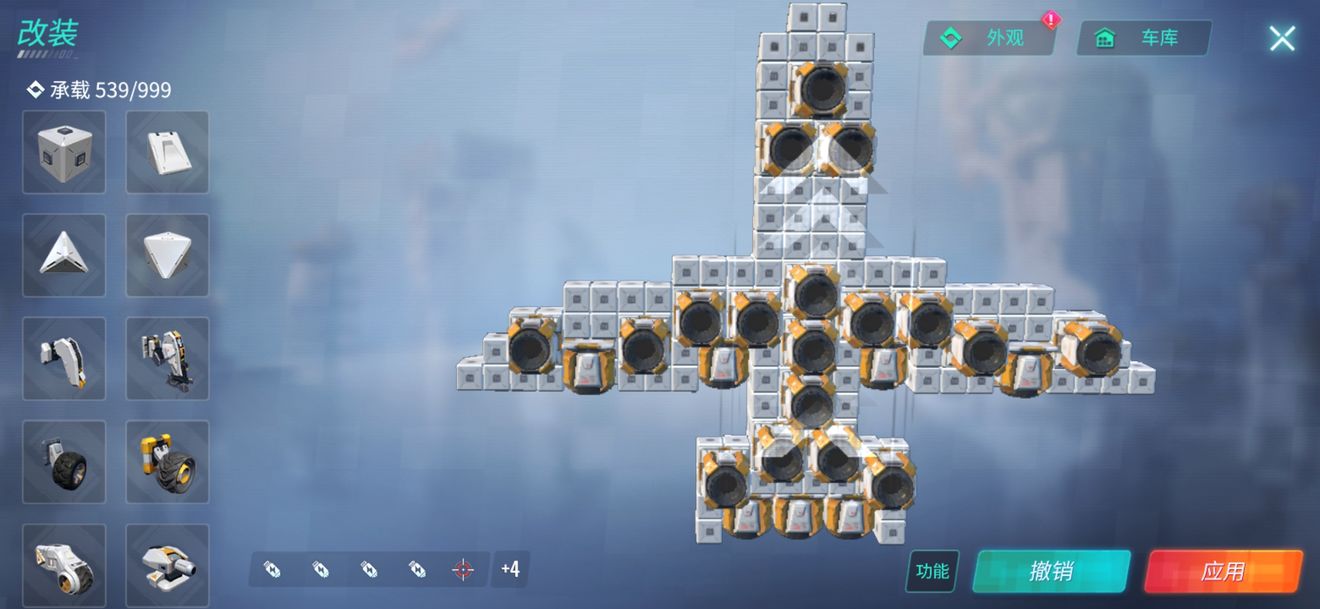1320x609 pixels.
Task: Expand the +4 extra modules
Action: [x=510, y=570]
